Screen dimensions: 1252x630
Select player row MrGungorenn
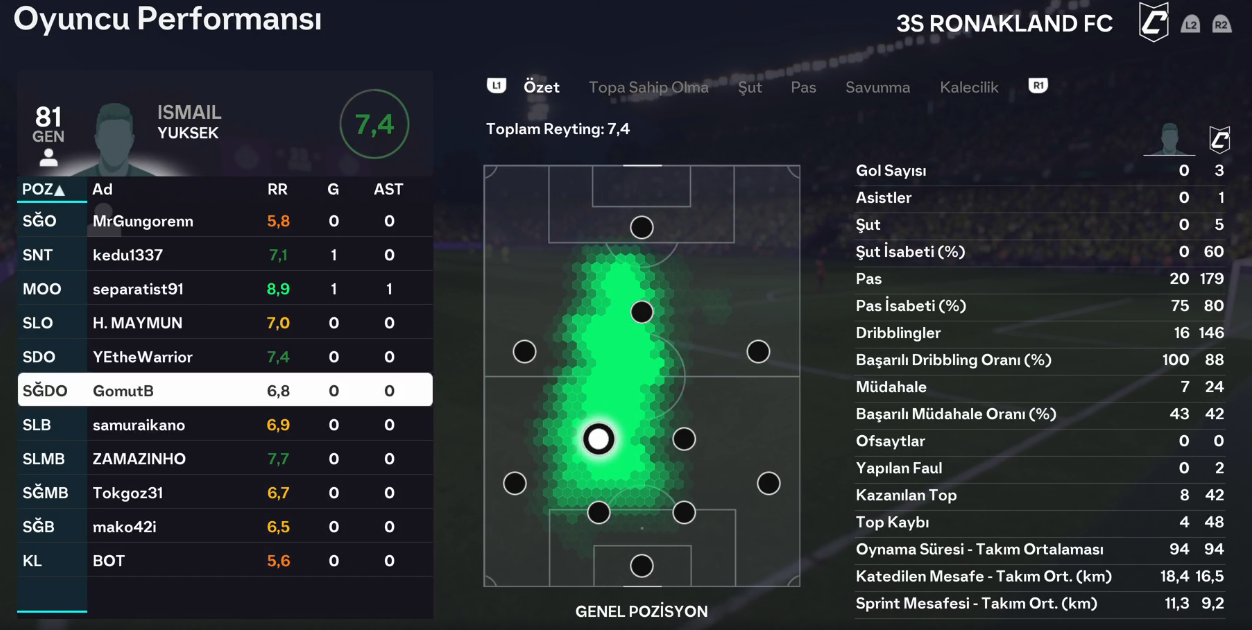225,221
